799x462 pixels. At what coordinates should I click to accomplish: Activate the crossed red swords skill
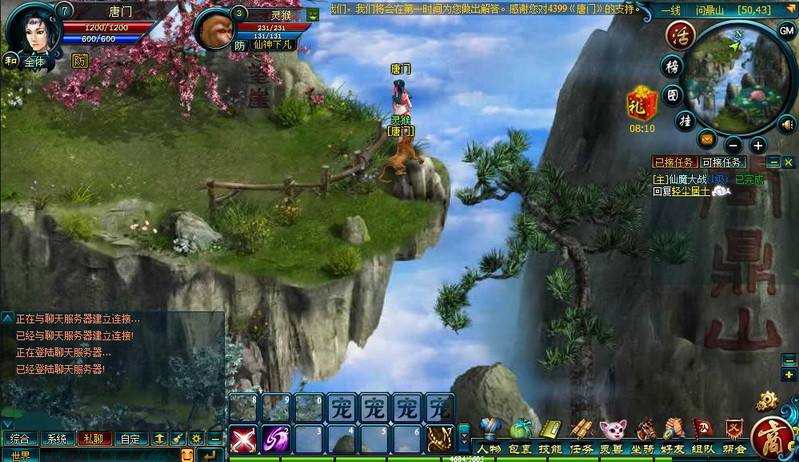(243, 438)
